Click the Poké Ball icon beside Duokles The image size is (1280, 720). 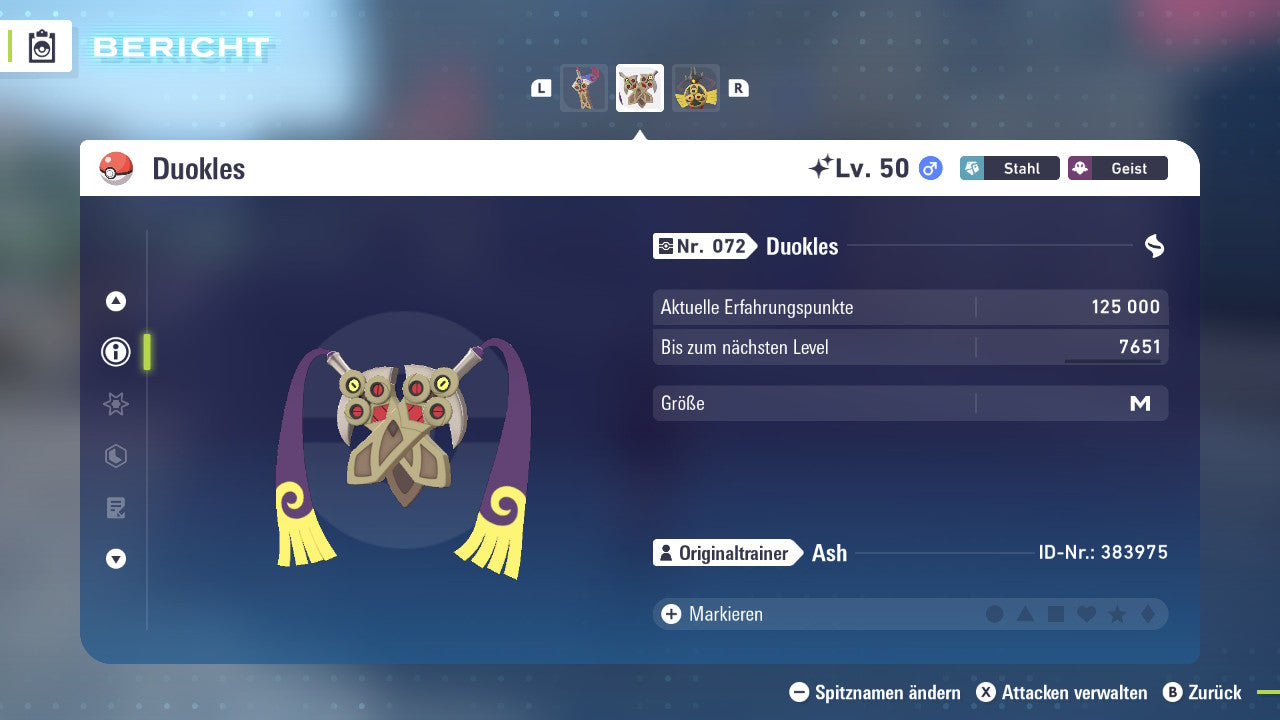tap(116, 168)
